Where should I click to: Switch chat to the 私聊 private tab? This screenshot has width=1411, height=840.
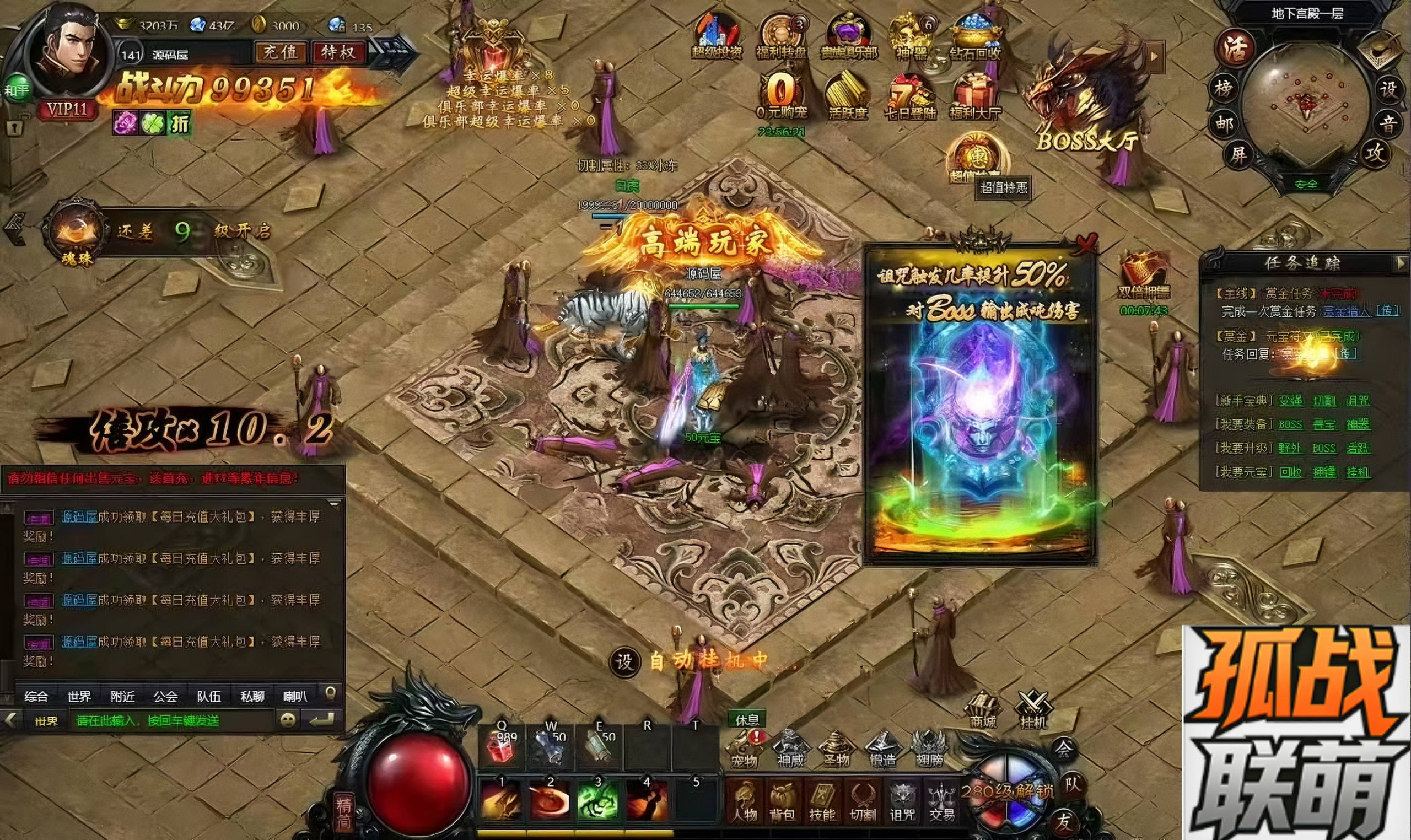(252, 696)
